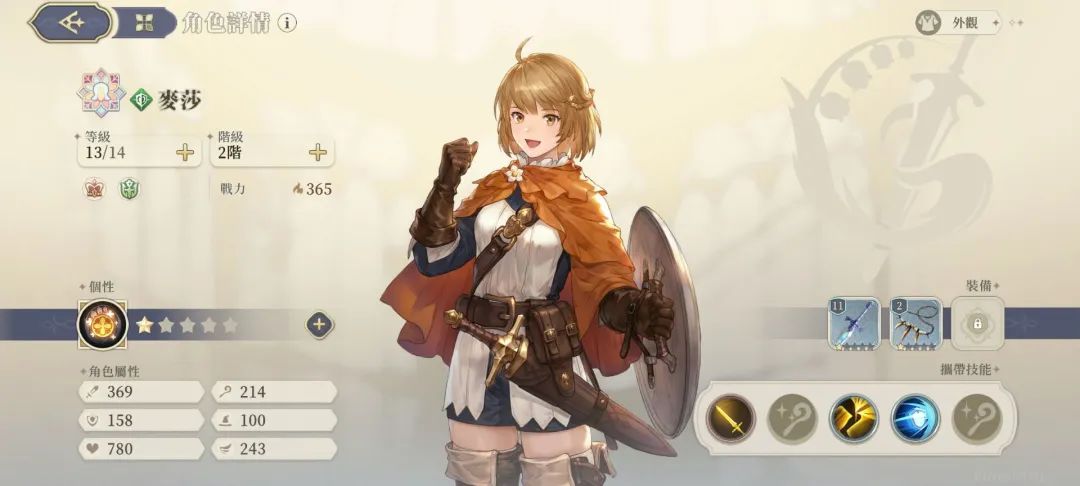Show character details info (i) icon
1080x486 pixels.
point(287,23)
